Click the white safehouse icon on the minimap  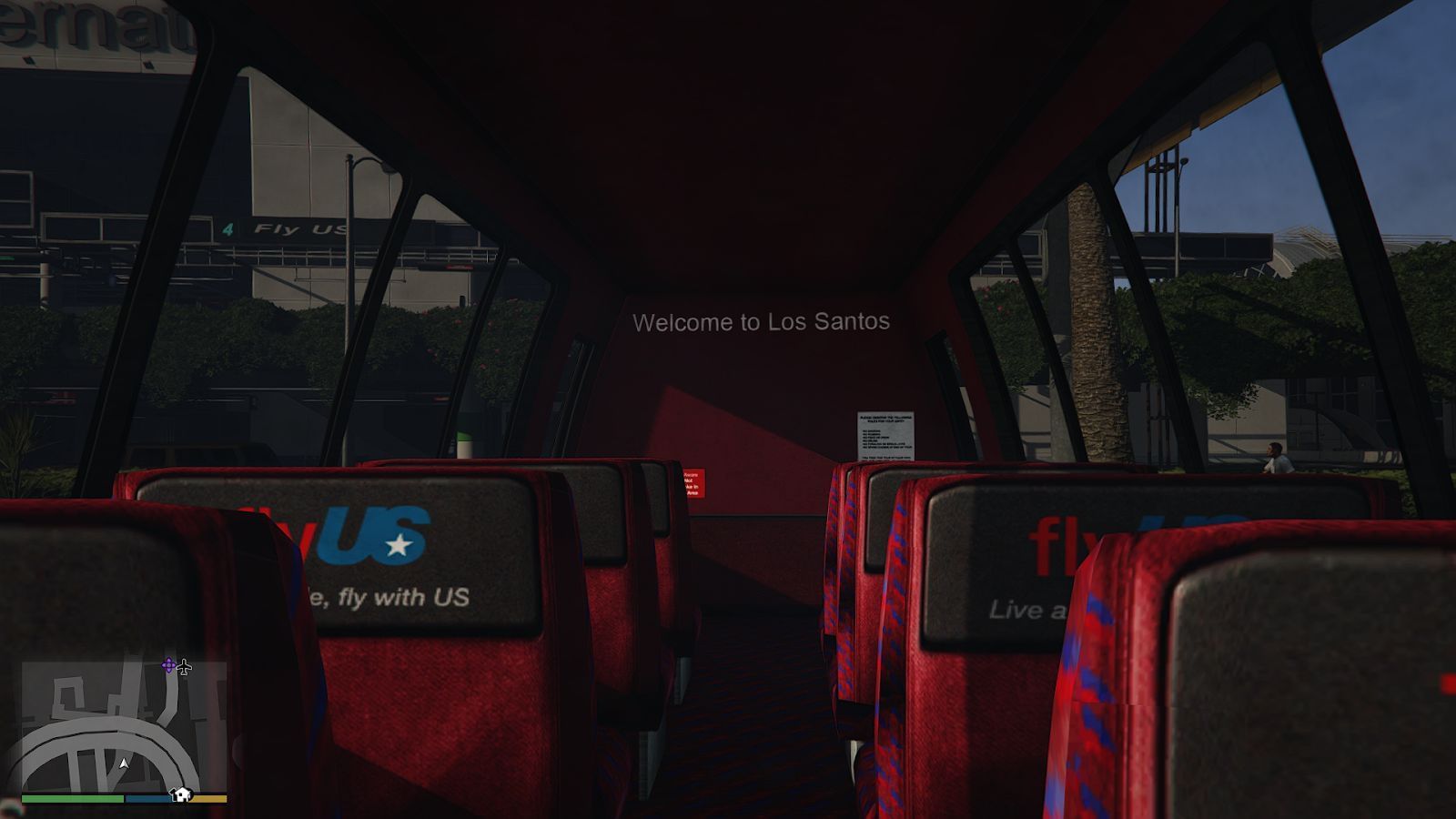point(181,795)
